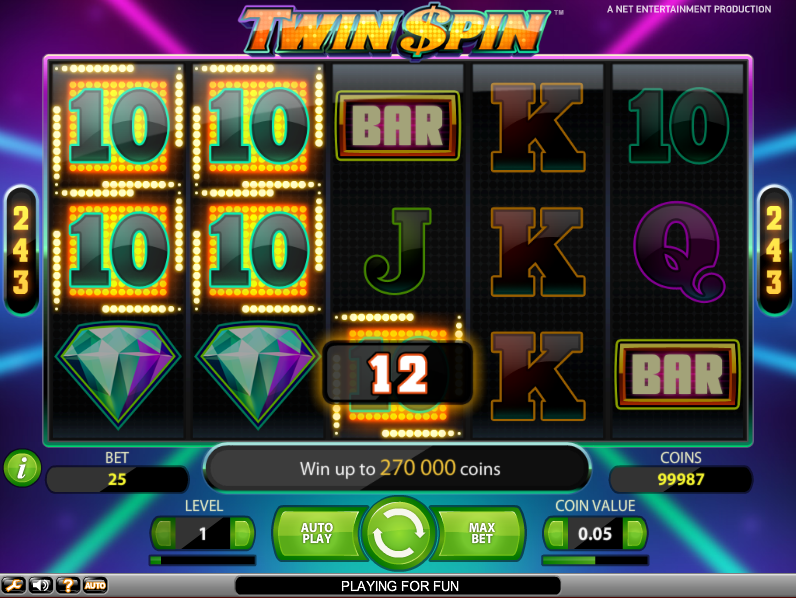The image size is (796, 598).
Task: Open game settings via the wrench icon
Action: click(x=14, y=585)
